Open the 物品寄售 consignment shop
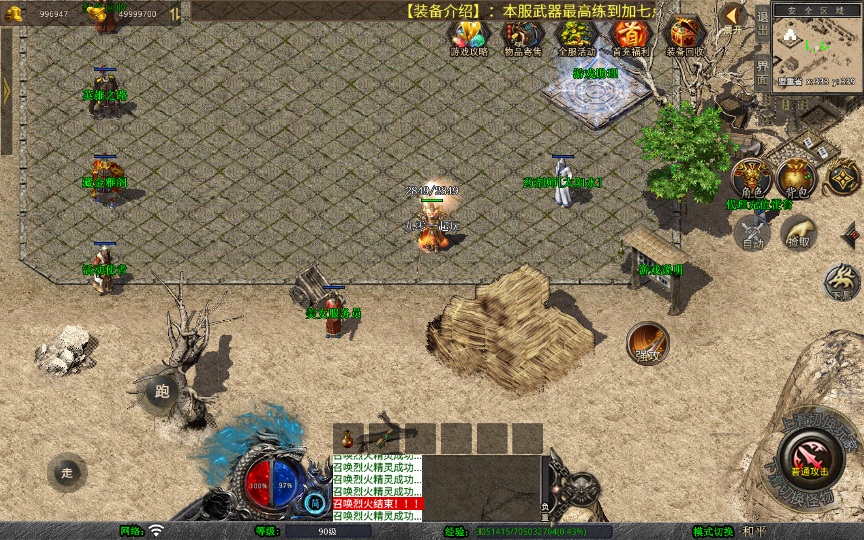Viewport: 864px width, 540px height. pyautogui.click(x=522, y=37)
